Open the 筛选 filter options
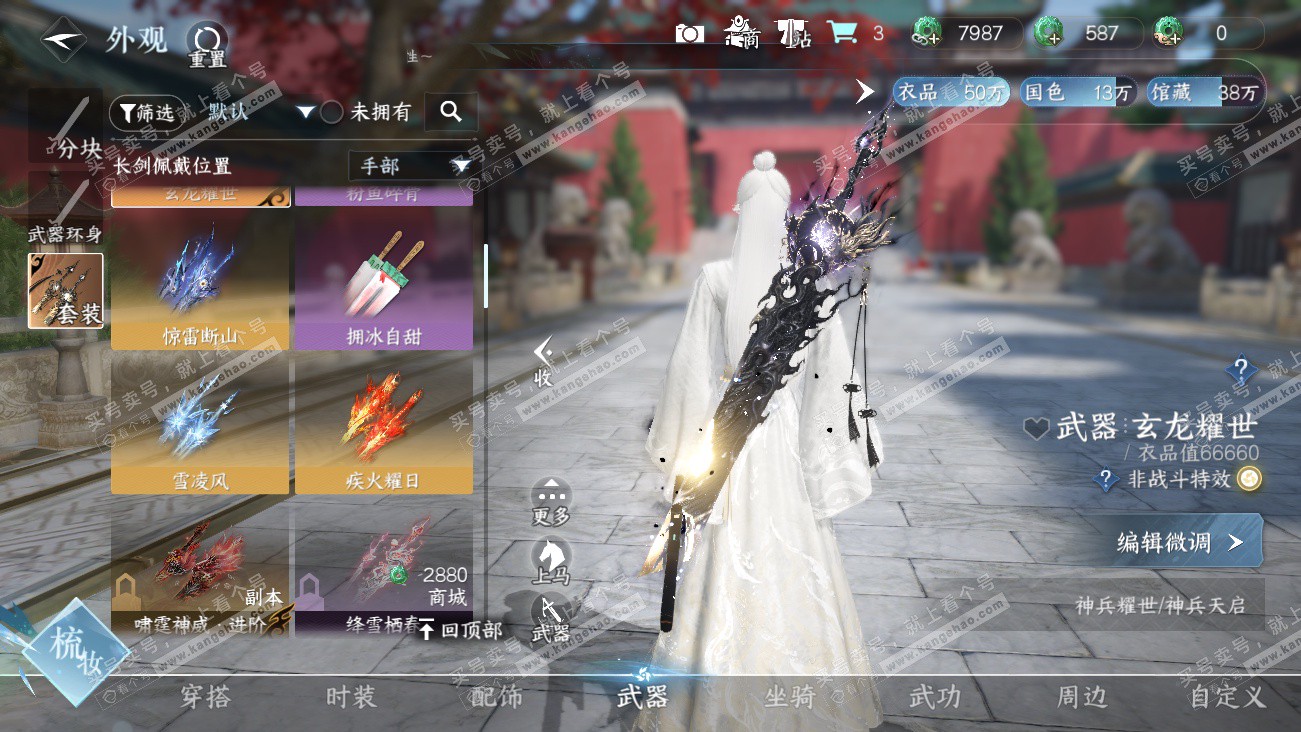1301x732 pixels. pos(142,112)
